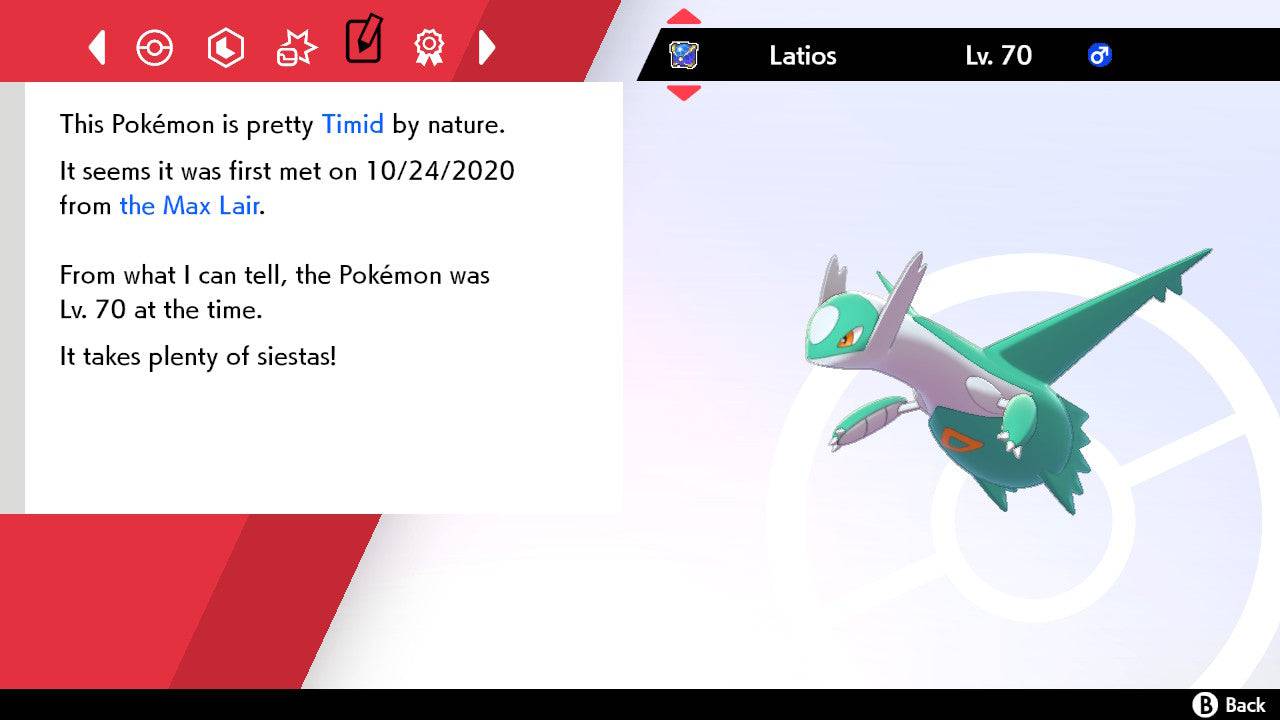This screenshot has height=720, width=1280.
Task: Click the blue male gender symbol
Action: coord(1098,56)
